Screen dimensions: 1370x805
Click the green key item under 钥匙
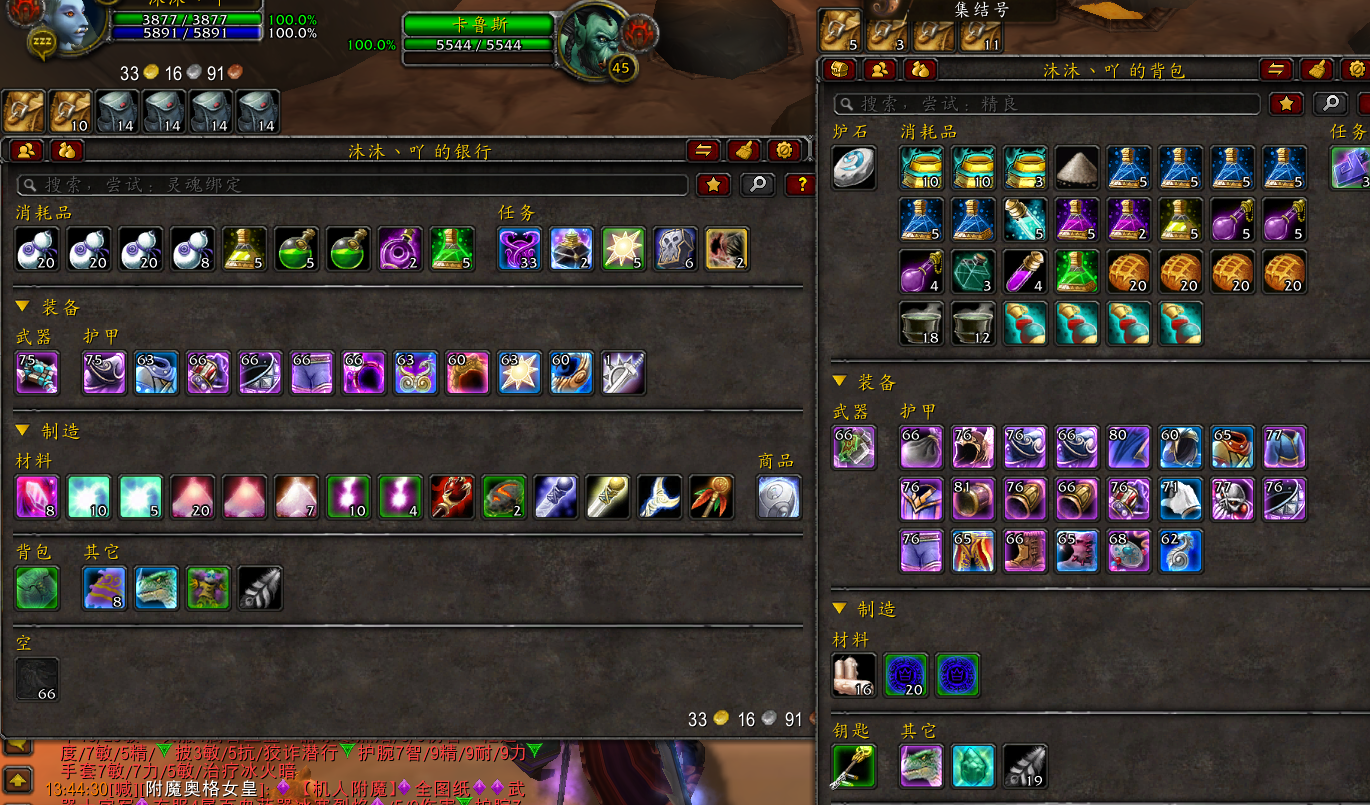click(x=854, y=766)
